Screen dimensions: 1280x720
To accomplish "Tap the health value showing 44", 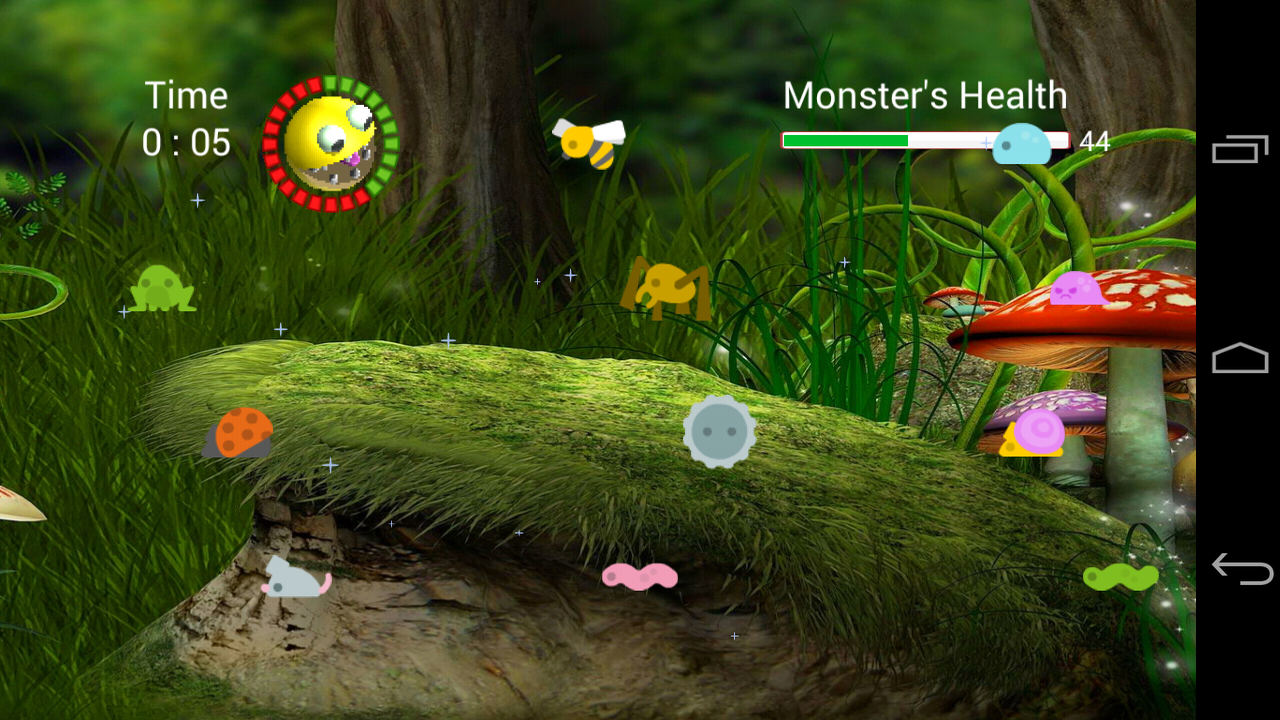I will 1096,141.
